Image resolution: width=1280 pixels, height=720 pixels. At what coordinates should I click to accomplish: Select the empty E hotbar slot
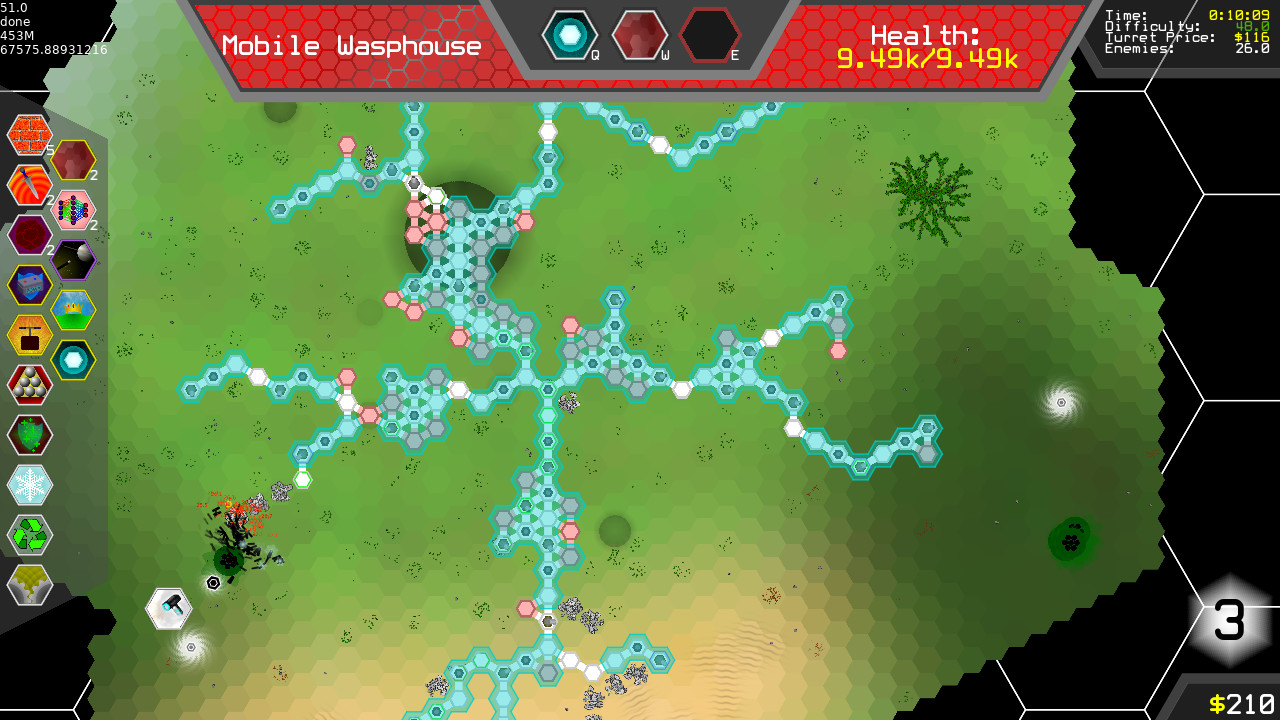(x=711, y=33)
